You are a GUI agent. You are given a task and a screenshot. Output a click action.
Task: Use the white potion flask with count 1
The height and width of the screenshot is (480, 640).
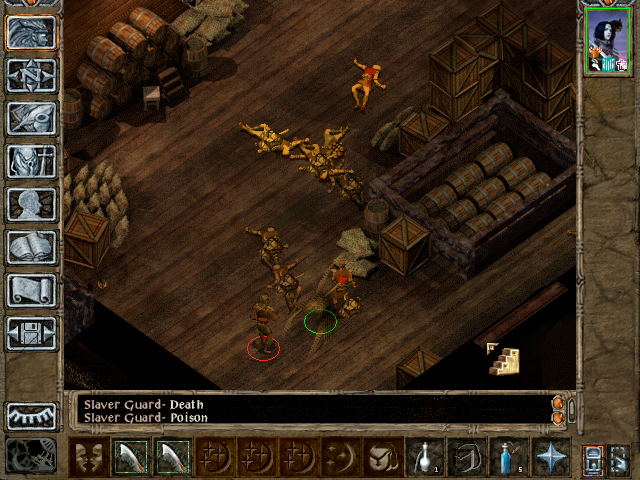424,457
